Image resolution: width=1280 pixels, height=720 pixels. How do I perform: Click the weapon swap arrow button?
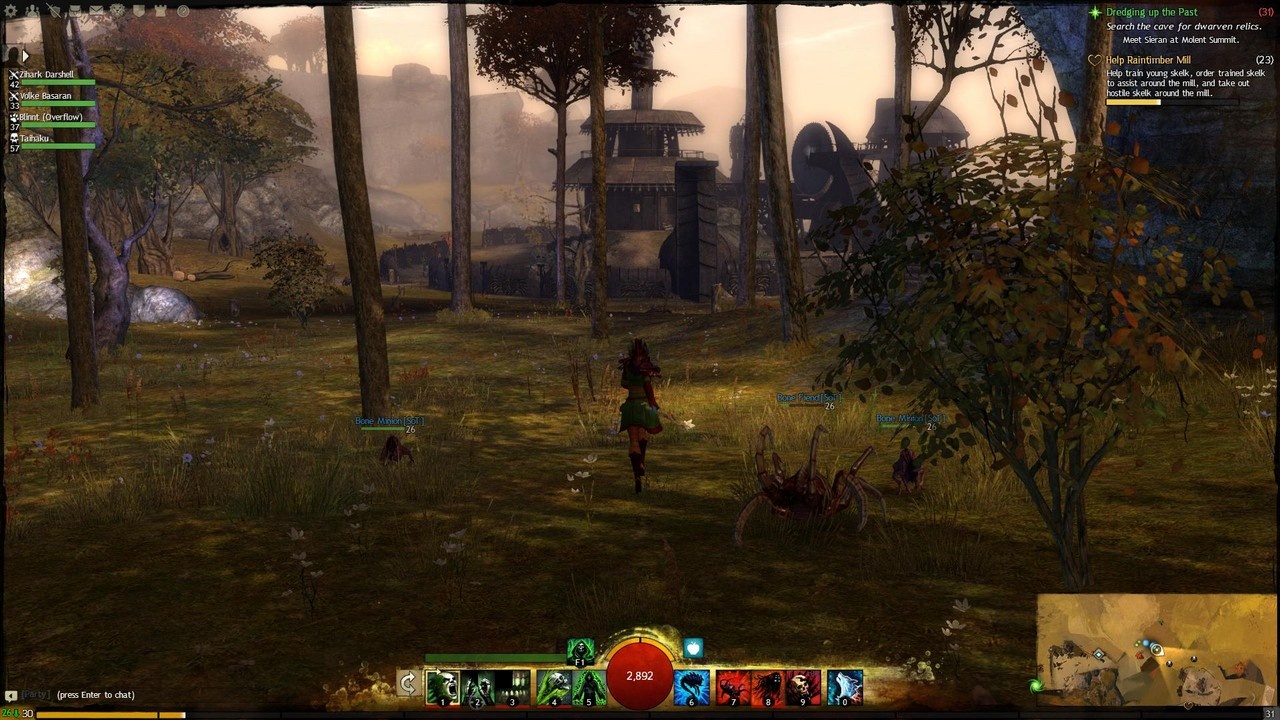(x=407, y=684)
